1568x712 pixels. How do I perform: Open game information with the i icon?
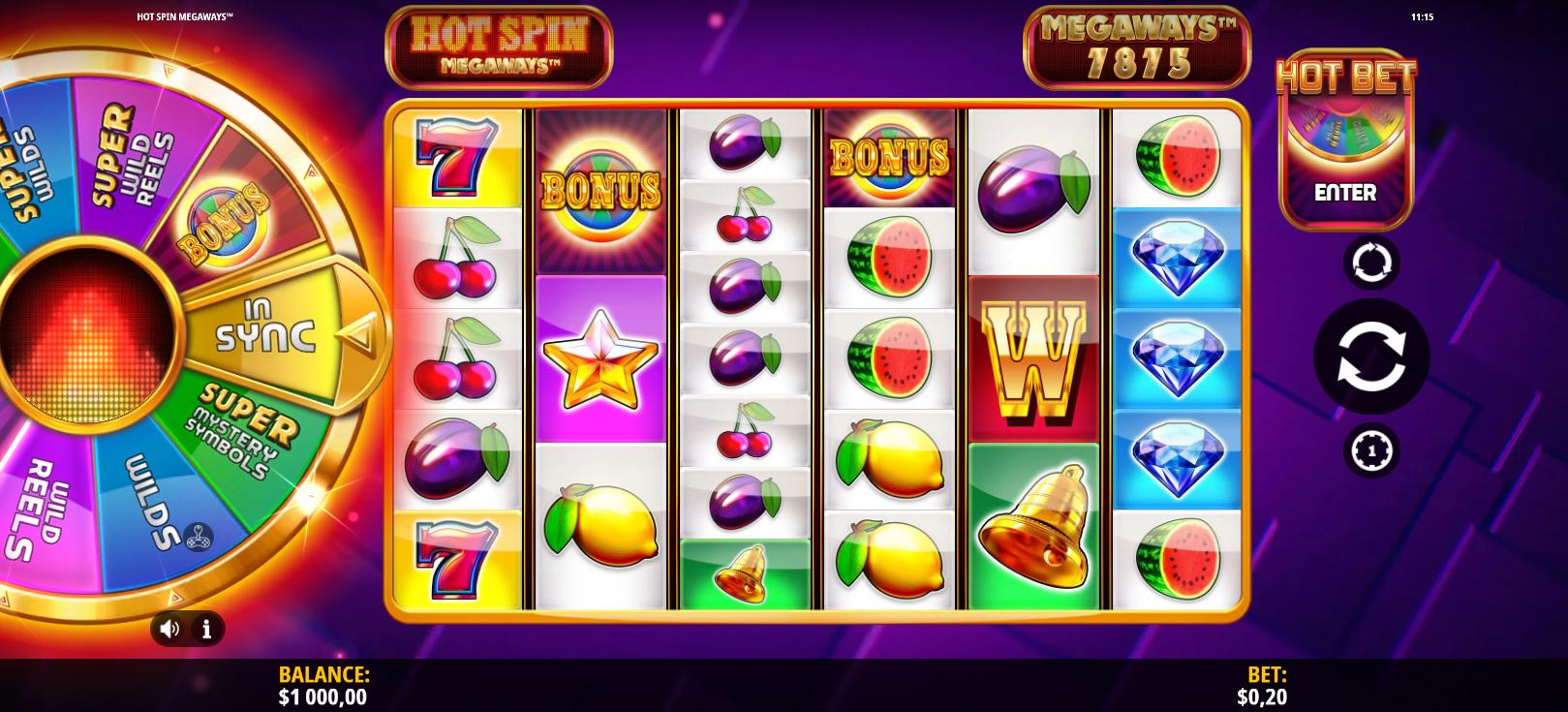(x=205, y=629)
